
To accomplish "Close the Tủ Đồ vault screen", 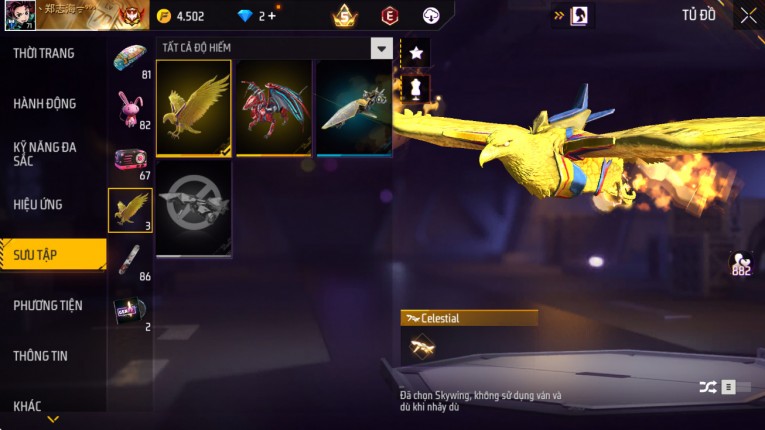I will pos(748,15).
